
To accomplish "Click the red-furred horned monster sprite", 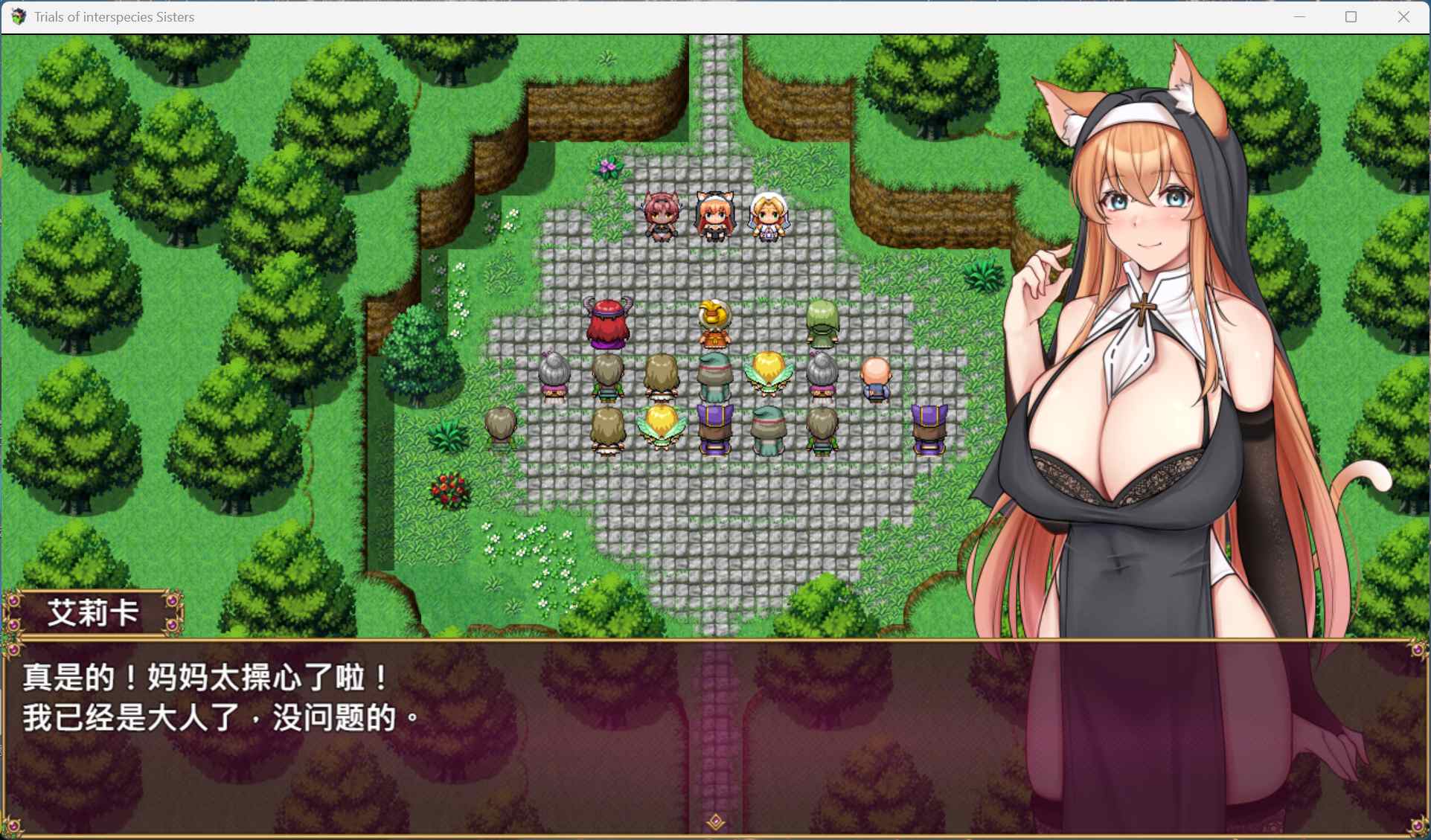I will pyautogui.click(x=607, y=324).
